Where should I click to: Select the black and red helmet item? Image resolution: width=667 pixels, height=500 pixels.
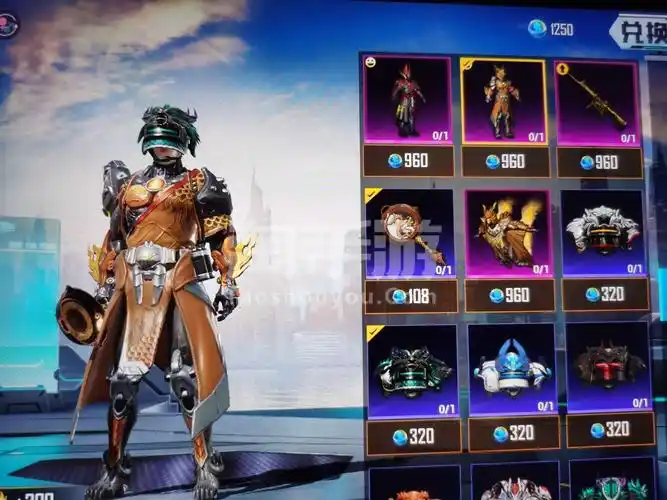[x=609, y=368]
